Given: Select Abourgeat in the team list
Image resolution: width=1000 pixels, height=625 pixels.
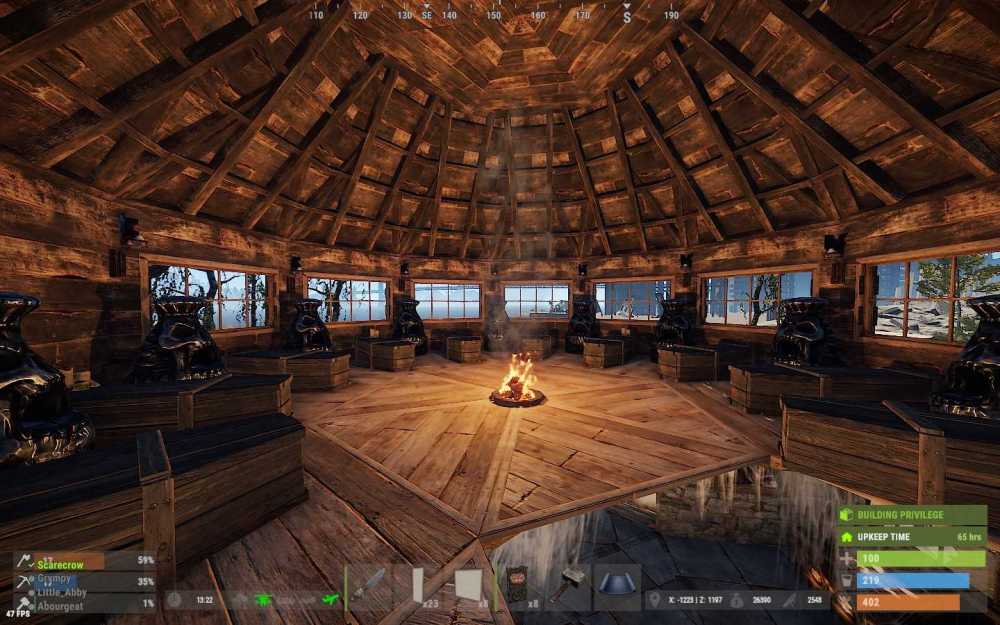Looking at the screenshot, I should pos(59,603).
